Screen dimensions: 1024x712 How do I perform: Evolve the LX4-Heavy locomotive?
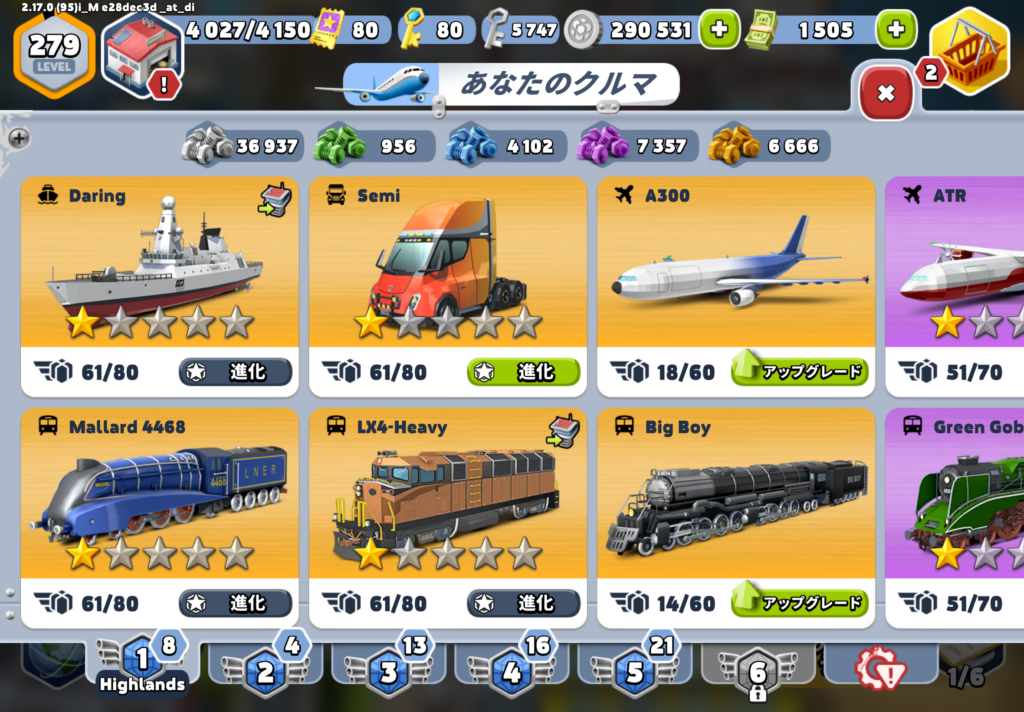pyautogui.click(x=523, y=603)
